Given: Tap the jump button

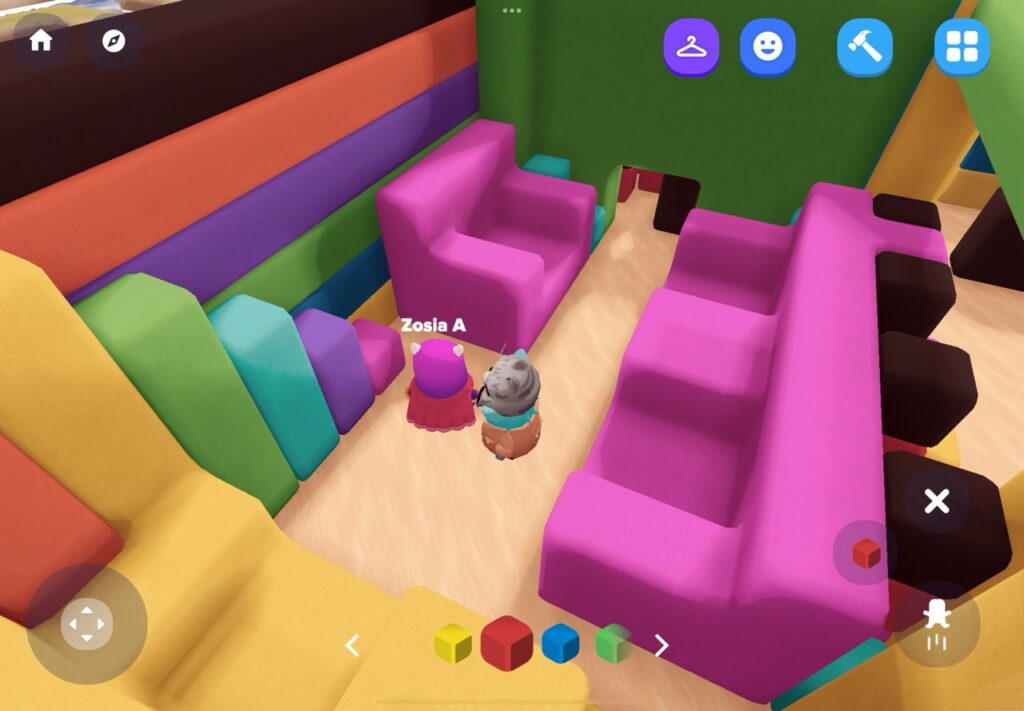Looking at the screenshot, I should (x=936, y=622).
